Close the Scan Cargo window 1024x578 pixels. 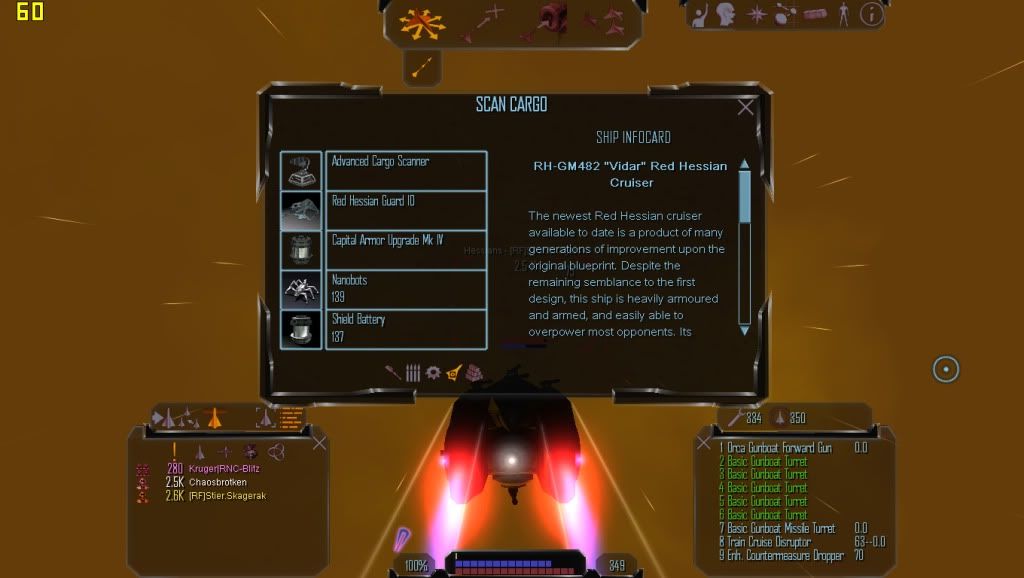(x=745, y=108)
